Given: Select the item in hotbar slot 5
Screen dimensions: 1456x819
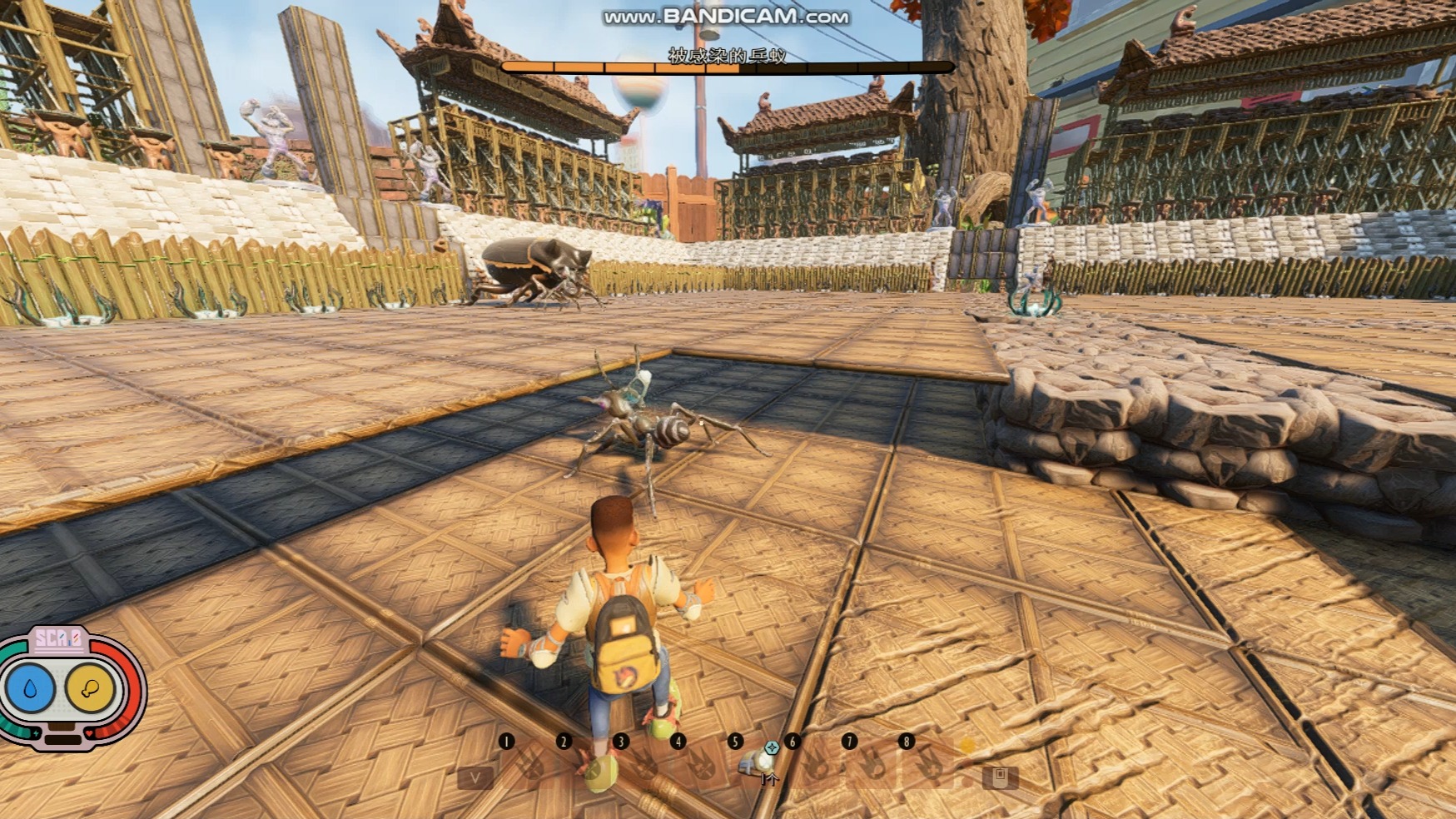Looking at the screenshot, I should click(x=756, y=762).
